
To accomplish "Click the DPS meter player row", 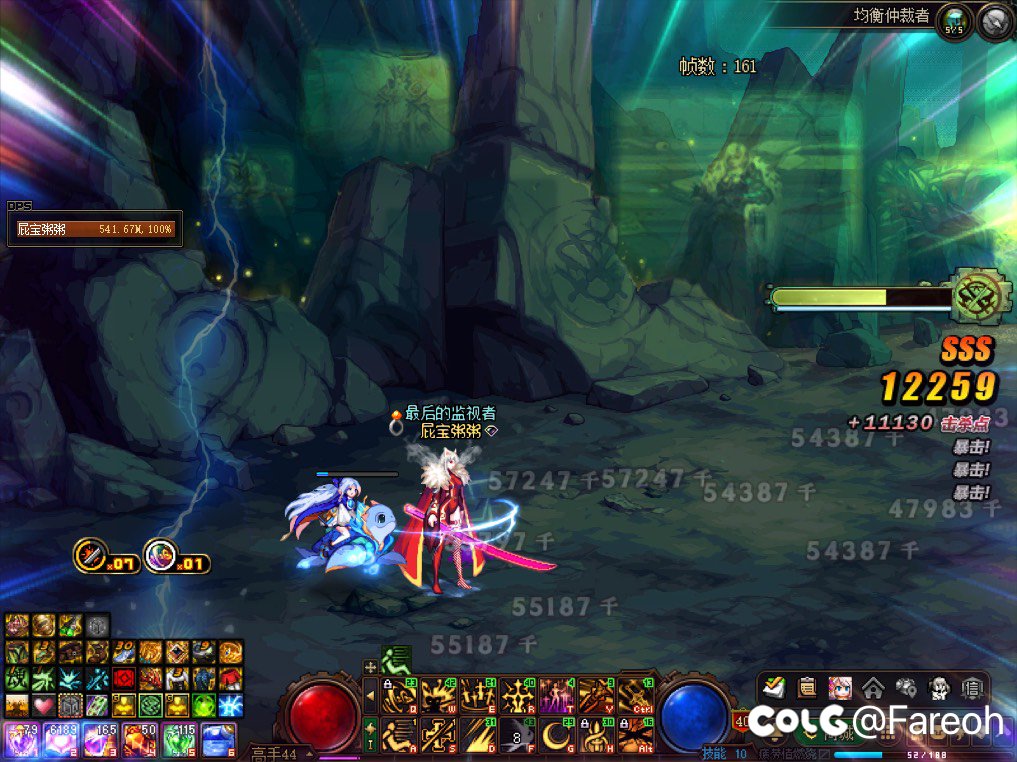I will coord(95,229).
